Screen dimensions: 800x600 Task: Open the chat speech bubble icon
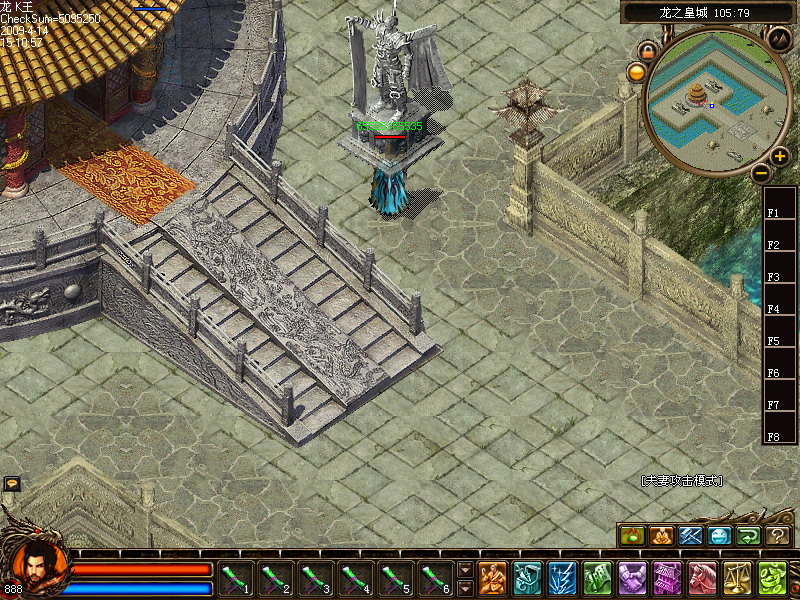(12, 483)
